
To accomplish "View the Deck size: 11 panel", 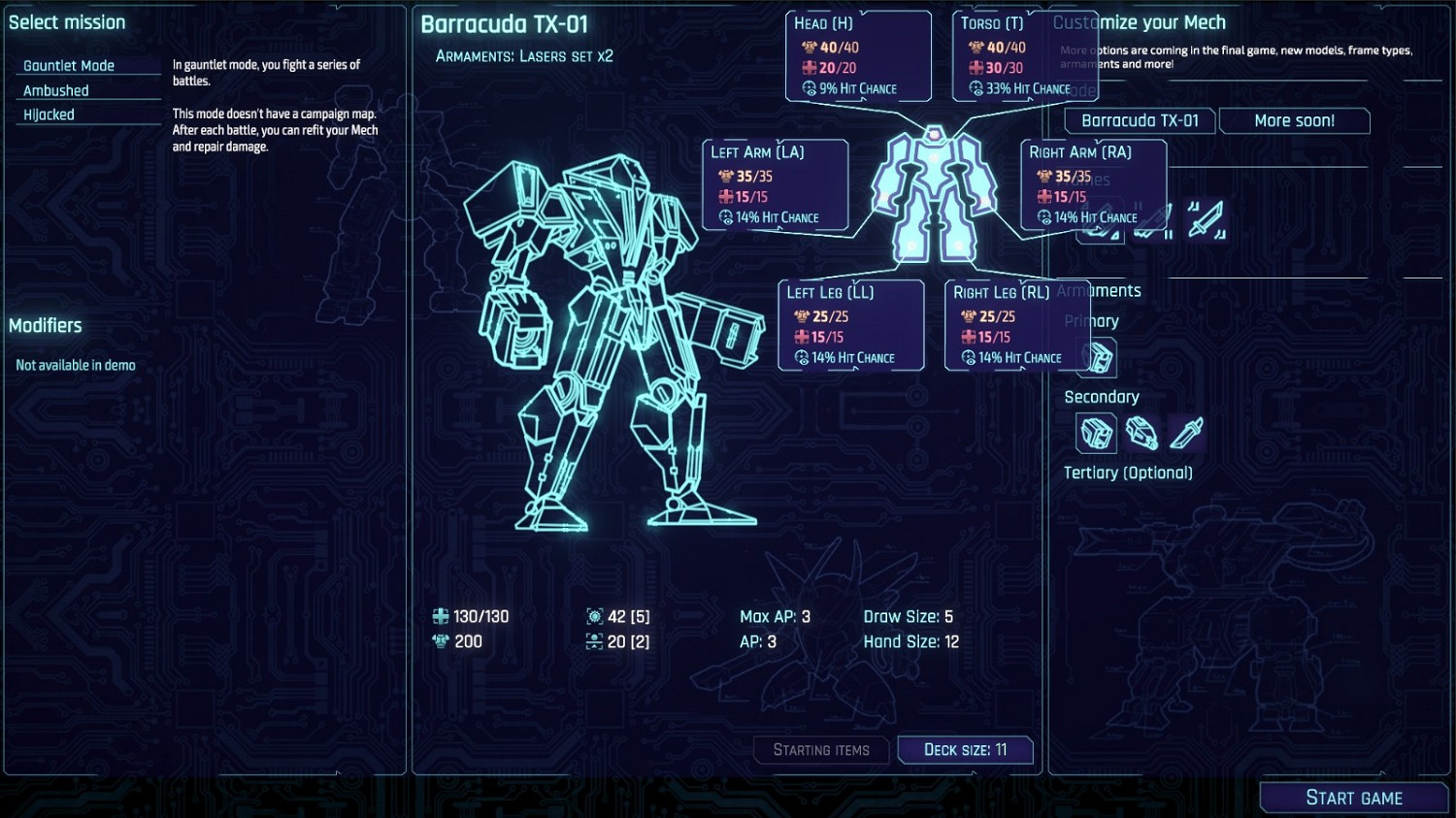I will [x=966, y=749].
